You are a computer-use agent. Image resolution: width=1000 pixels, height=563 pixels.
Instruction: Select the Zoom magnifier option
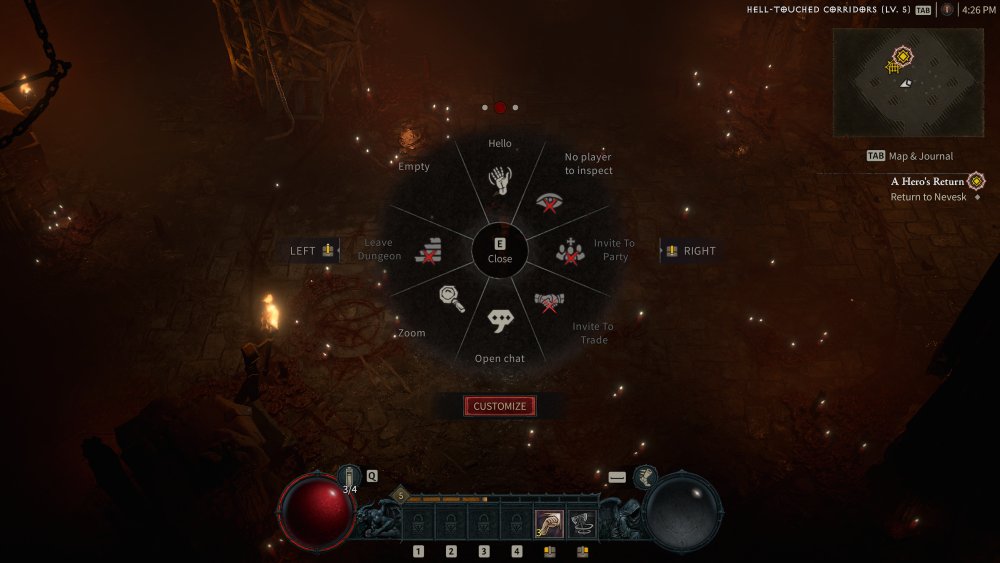point(450,298)
